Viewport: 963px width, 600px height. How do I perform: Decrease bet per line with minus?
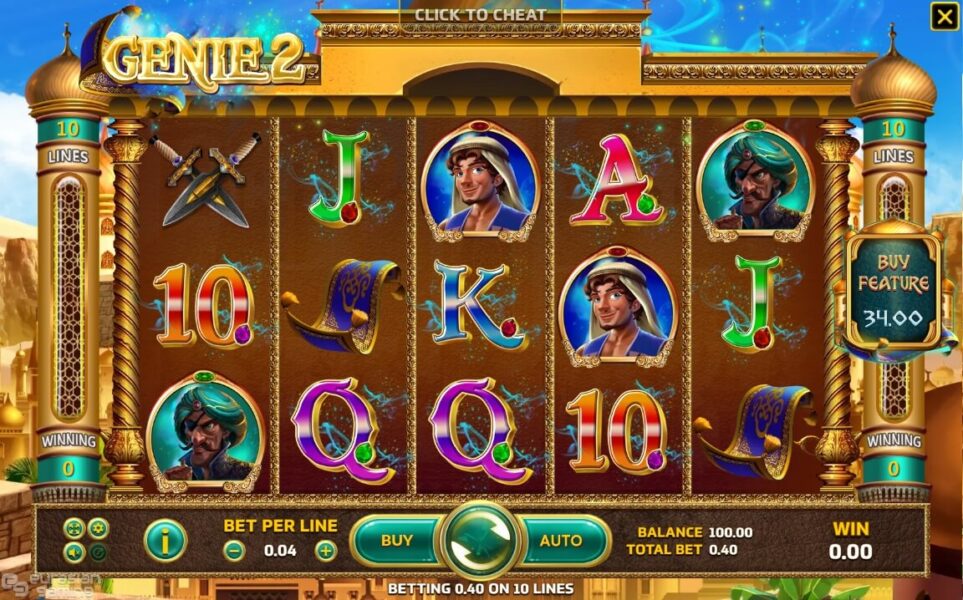click(233, 550)
